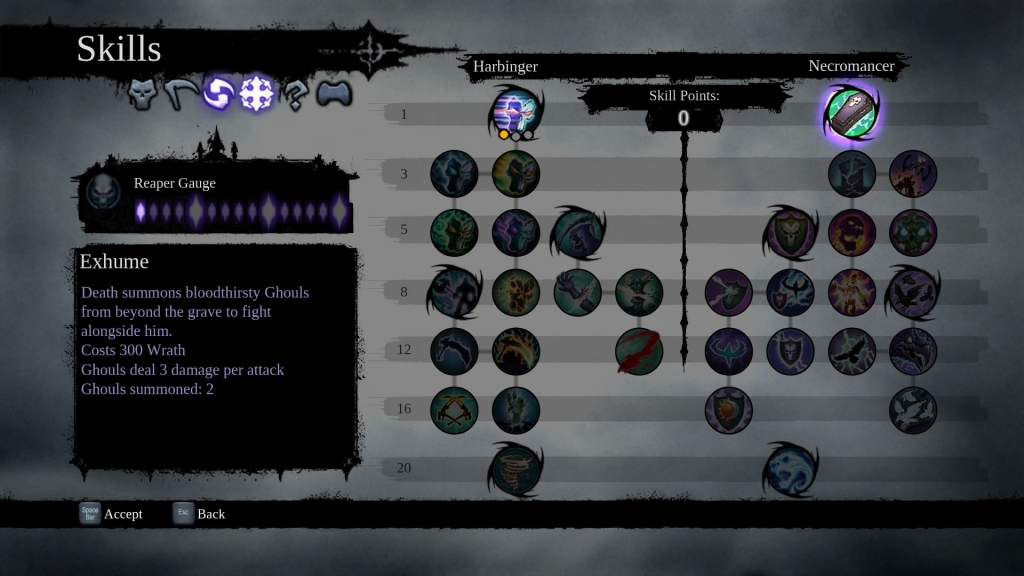
Task: Choose the first Harbinger skill with three pips
Action: [515, 111]
